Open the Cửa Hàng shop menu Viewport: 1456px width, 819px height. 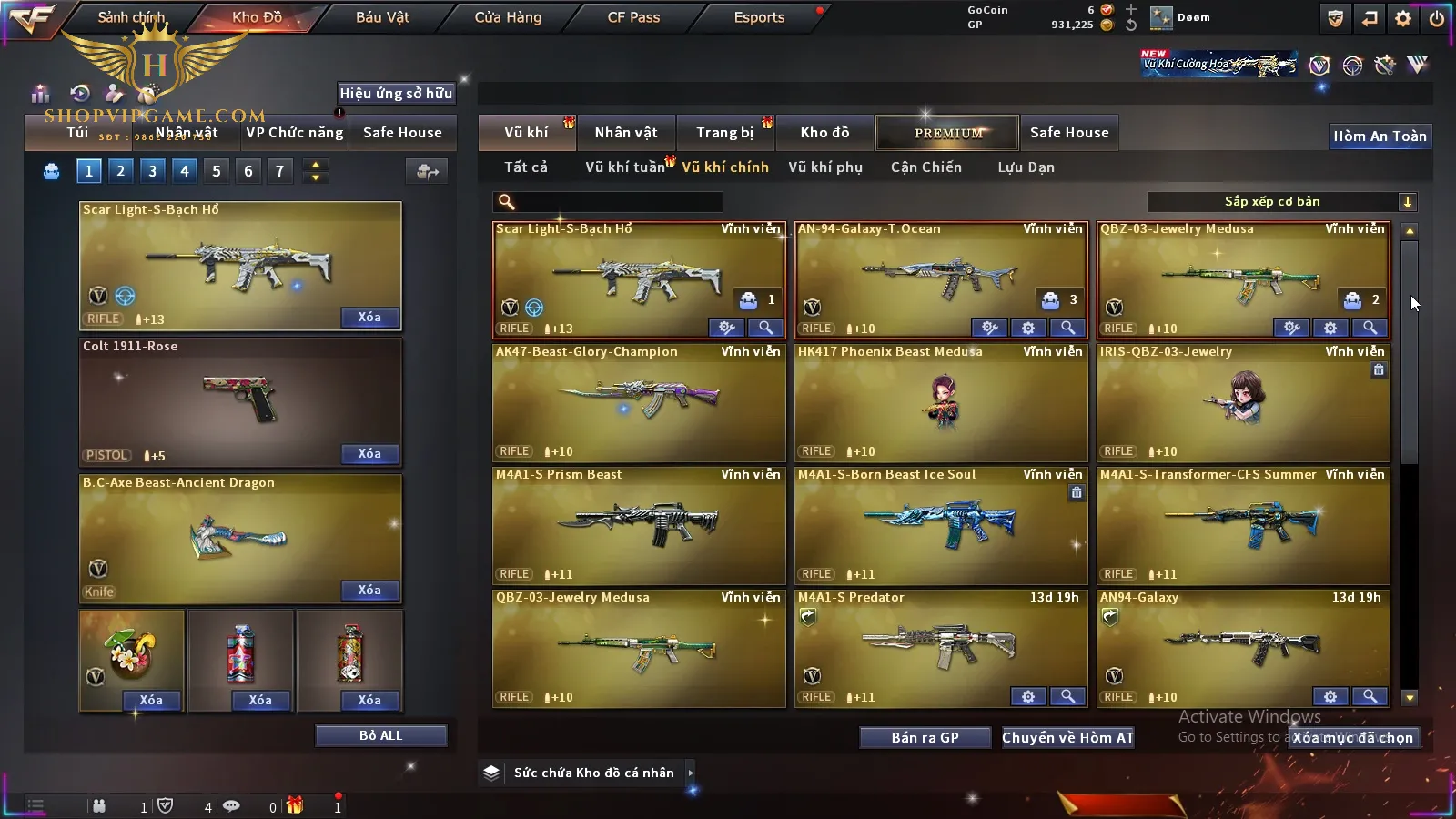click(x=508, y=17)
